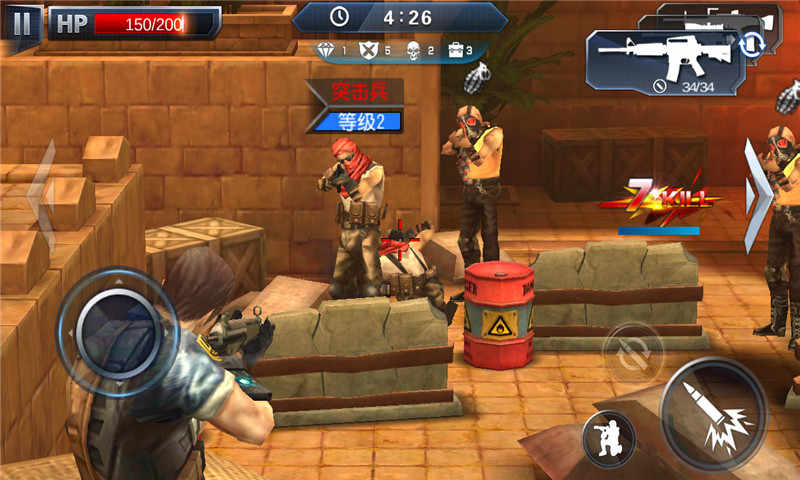The height and width of the screenshot is (480, 800).
Task: Select the assault rifle weapon card
Action: click(658, 63)
